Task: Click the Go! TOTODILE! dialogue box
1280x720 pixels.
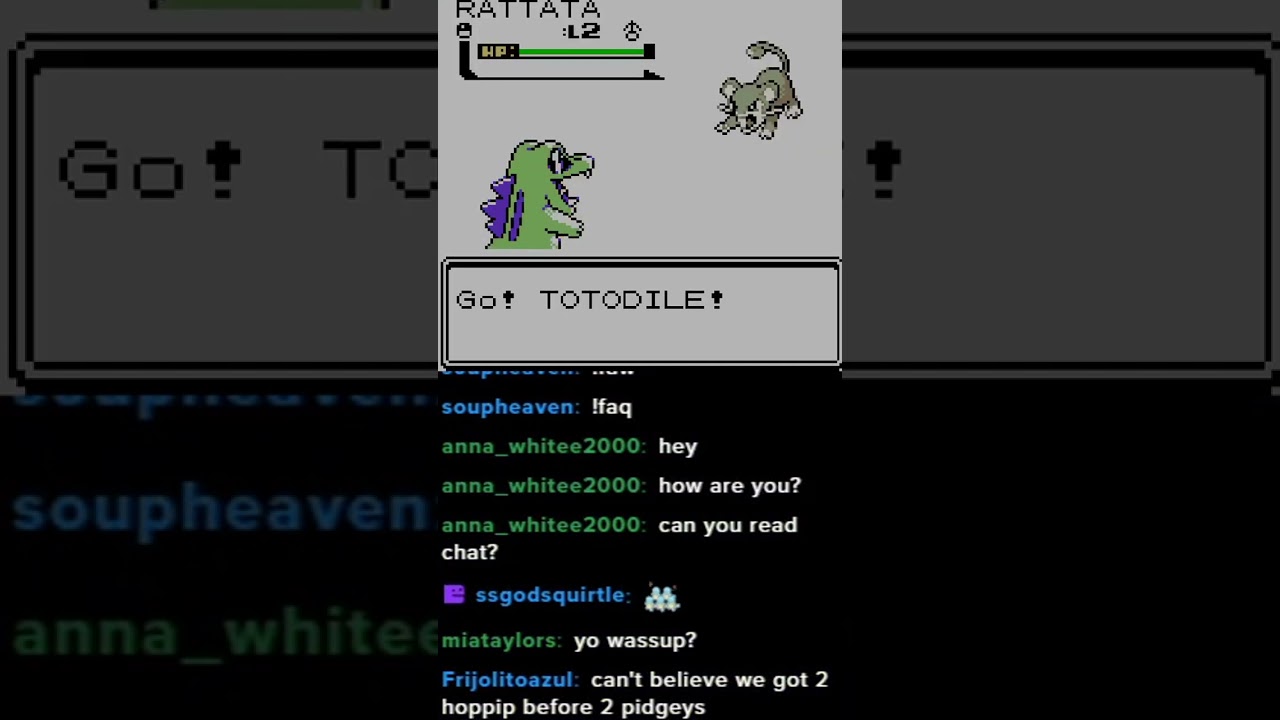Action: click(640, 312)
